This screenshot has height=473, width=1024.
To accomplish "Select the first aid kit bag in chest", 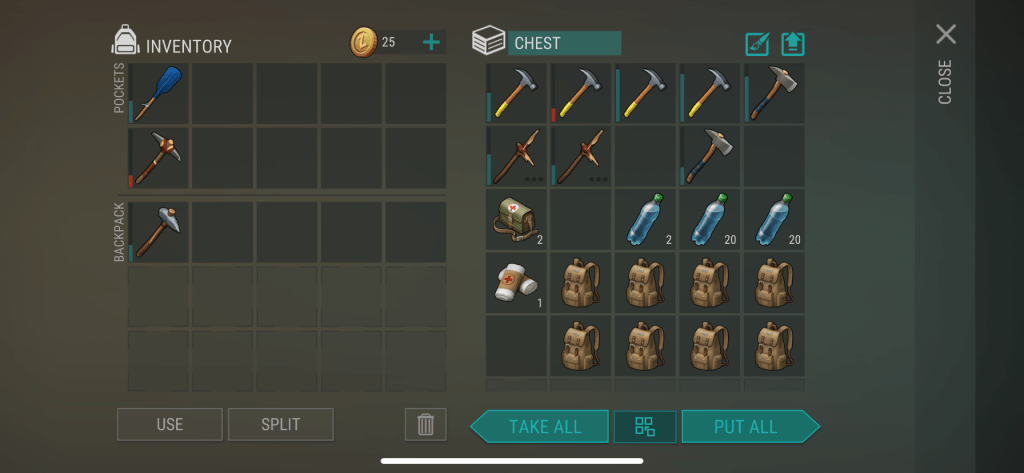I will point(517,219).
